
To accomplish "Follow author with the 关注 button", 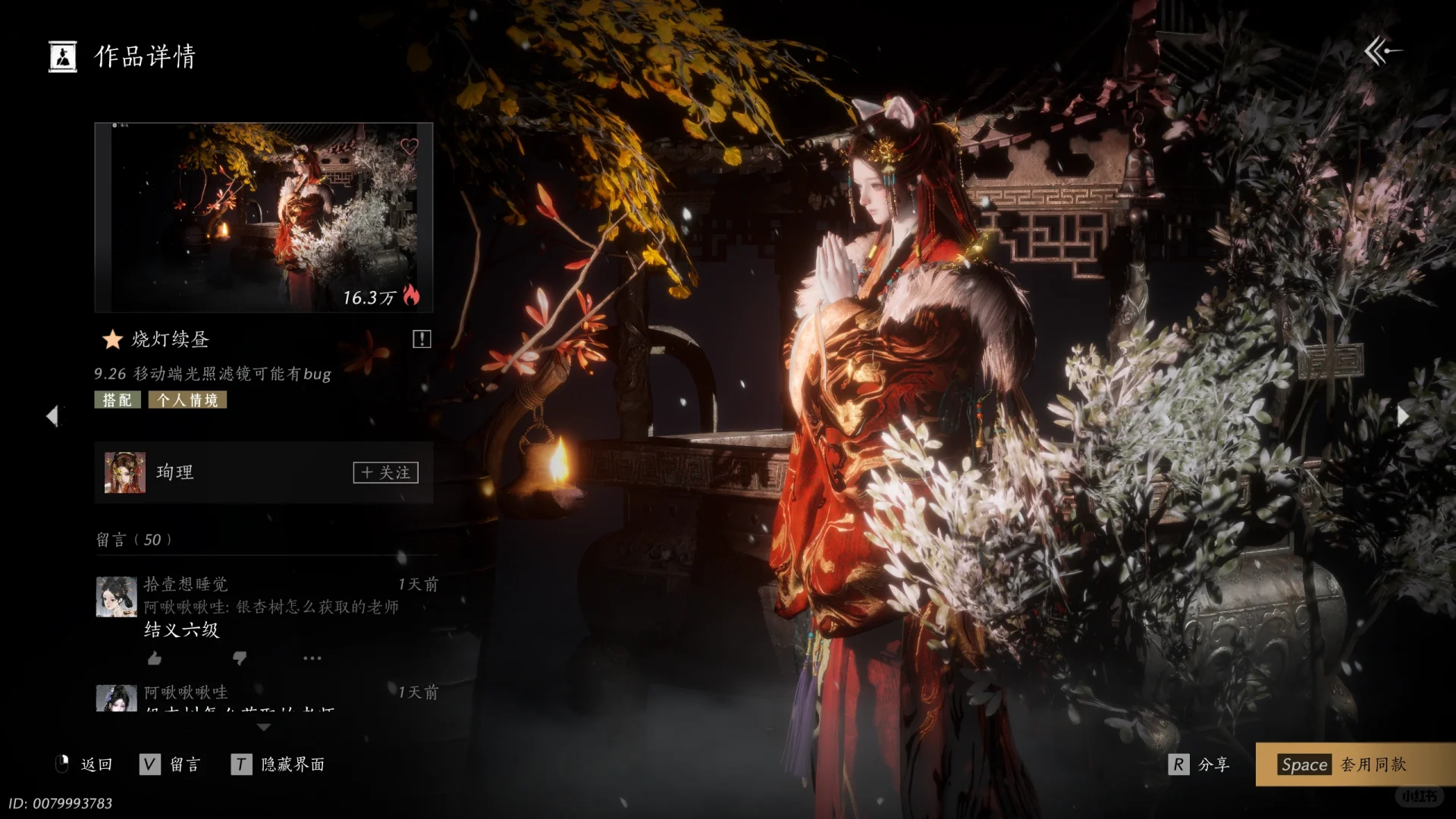I will pos(385,472).
